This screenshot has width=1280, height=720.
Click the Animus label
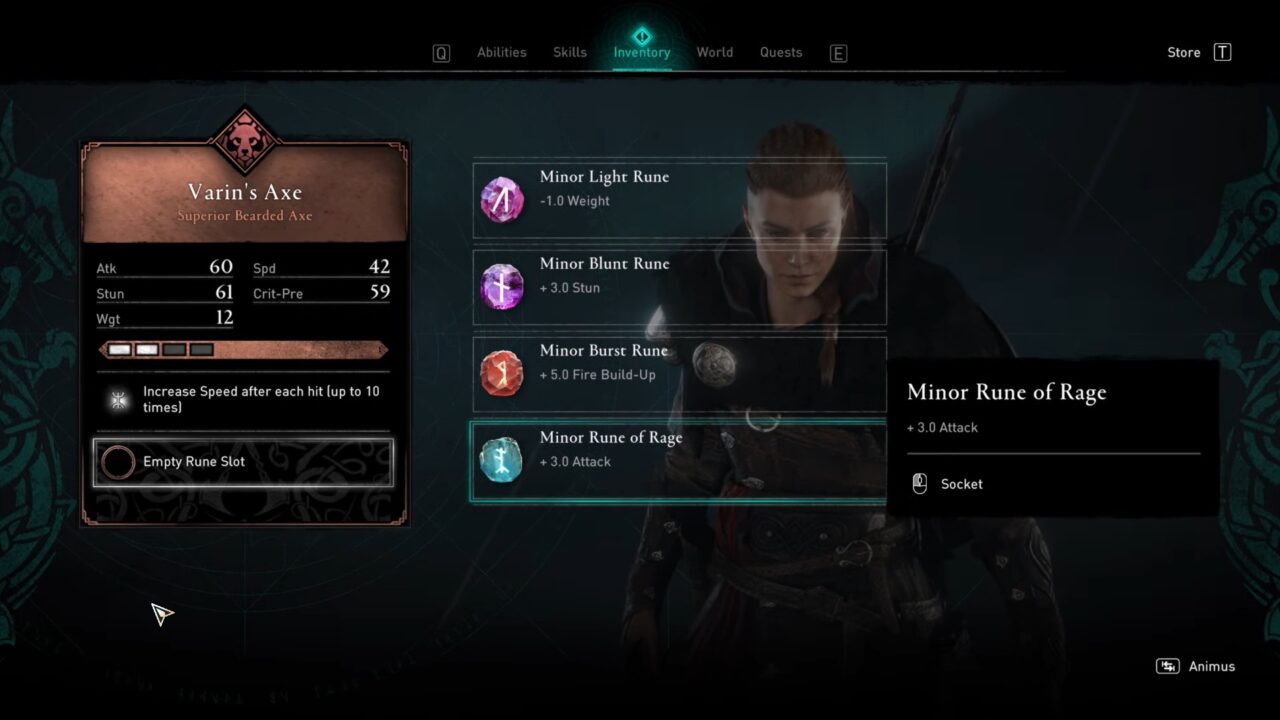[x=1211, y=665]
